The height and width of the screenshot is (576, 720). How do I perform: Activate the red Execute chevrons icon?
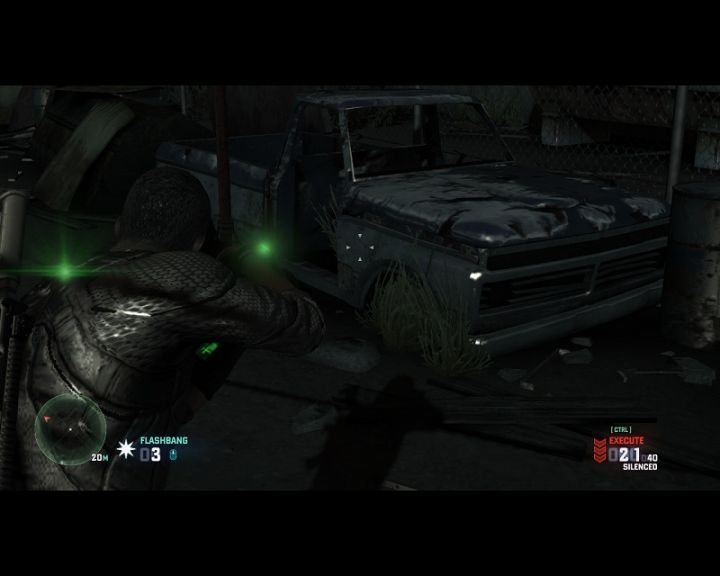coord(600,450)
